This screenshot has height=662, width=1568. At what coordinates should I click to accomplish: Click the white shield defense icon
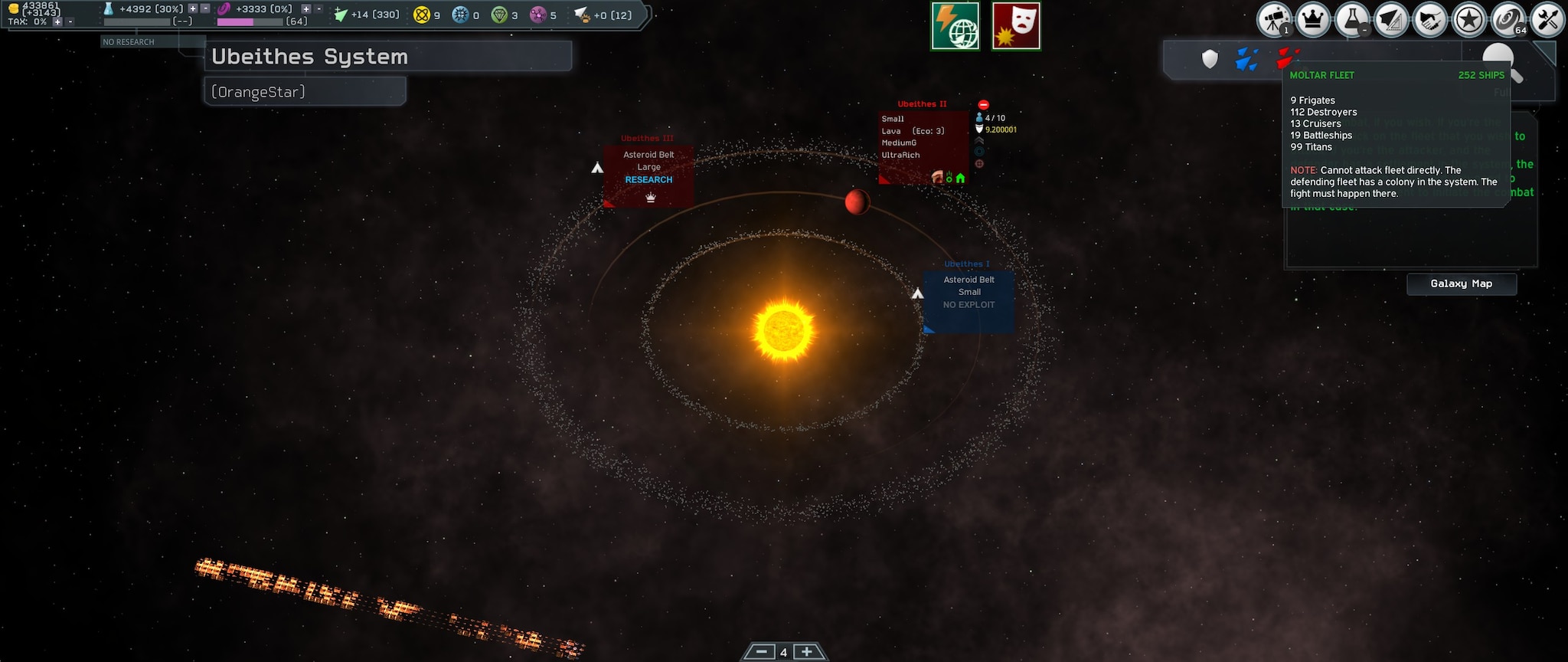1210,59
